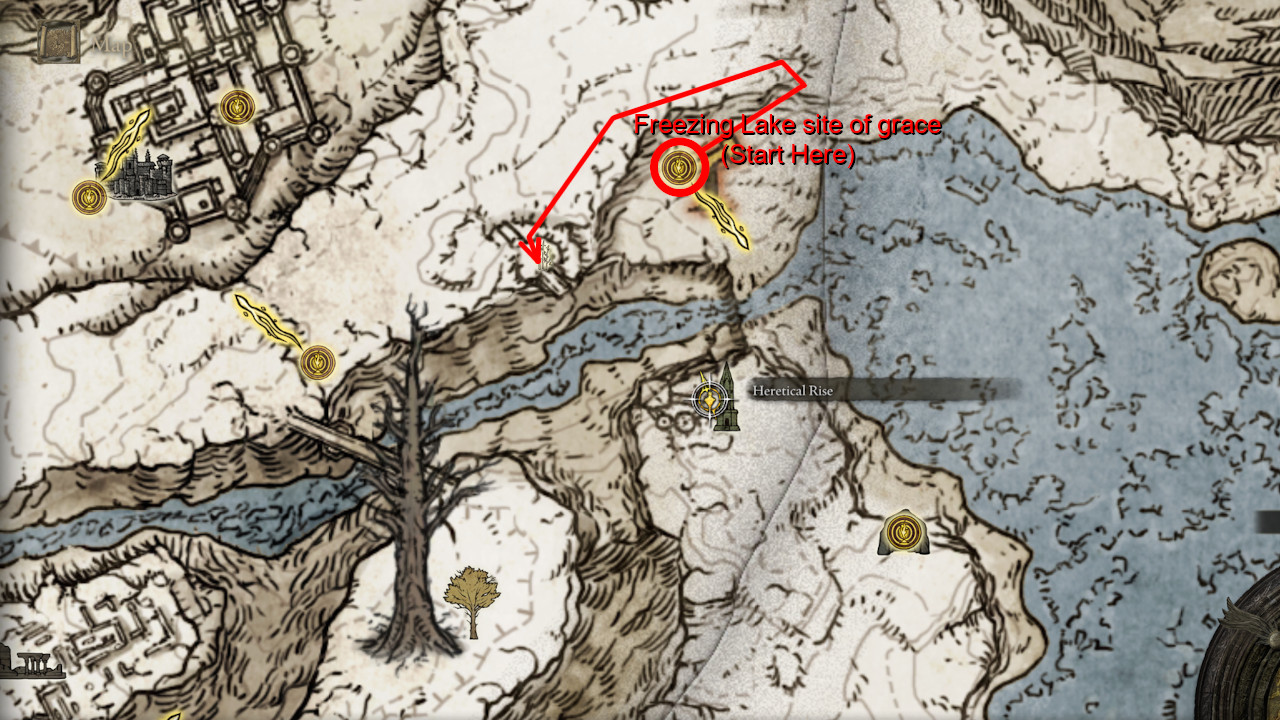The image size is (1280, 720).
Task: Open the map fragment icon beside 'Map'
Action: [x=57, y=40]
